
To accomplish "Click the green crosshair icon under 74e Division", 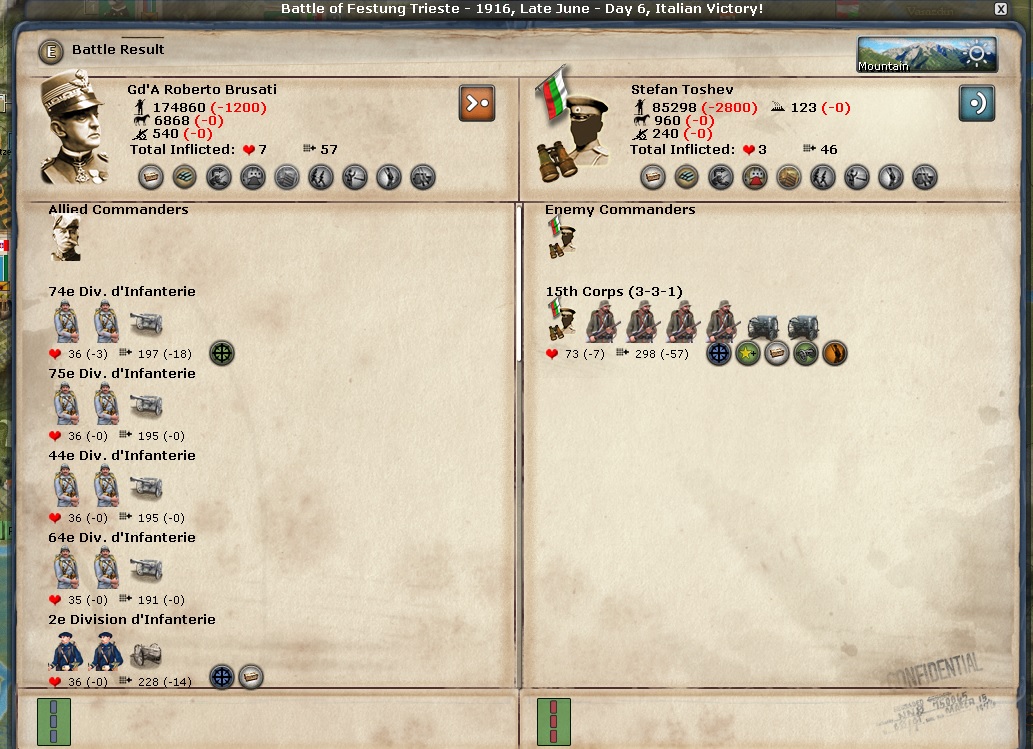I will click(x=222, y=353).
